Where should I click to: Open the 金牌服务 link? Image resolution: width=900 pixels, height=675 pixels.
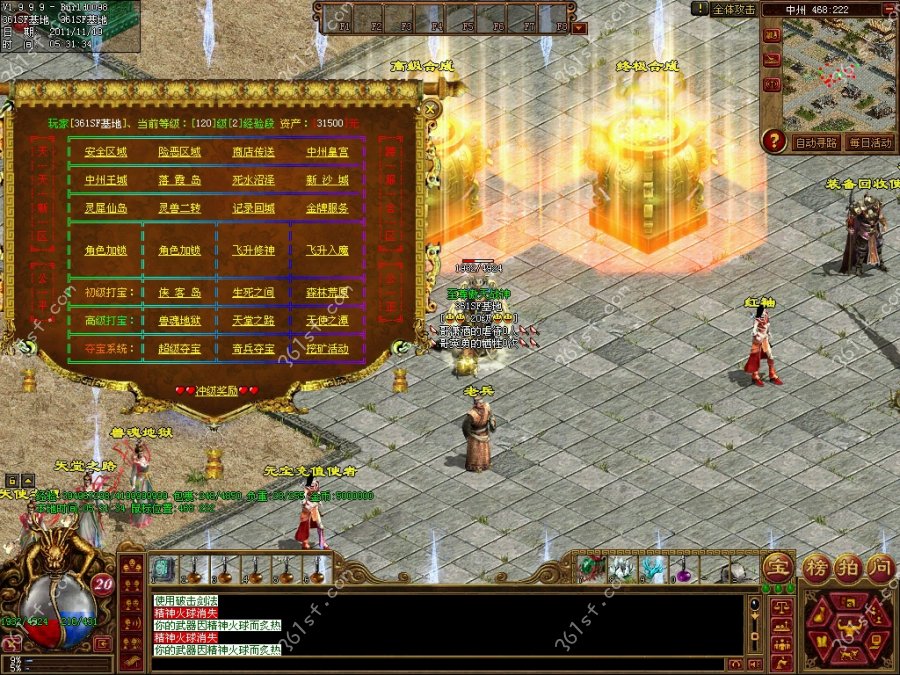327,208
